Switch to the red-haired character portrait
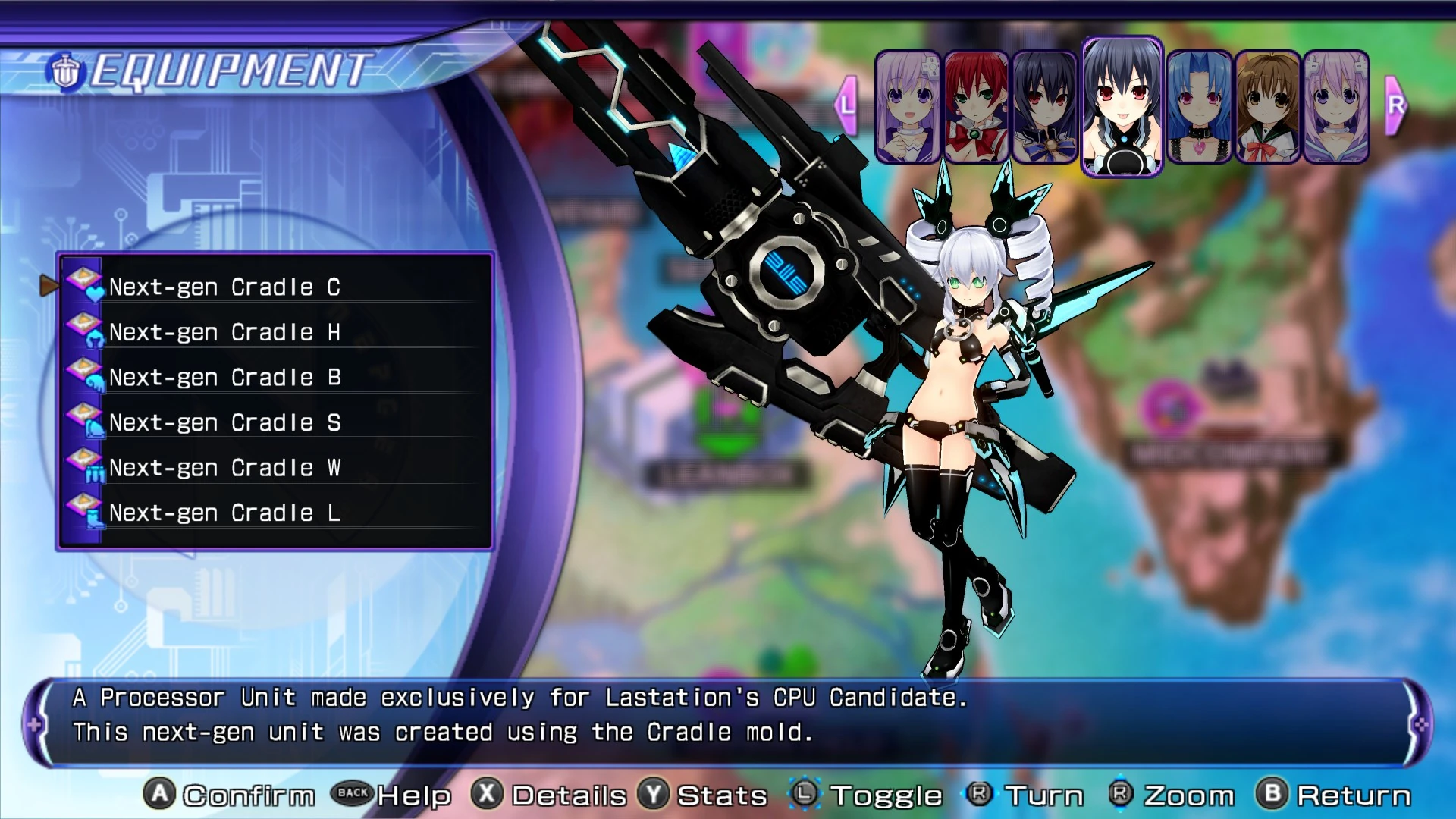 (976, 107)
